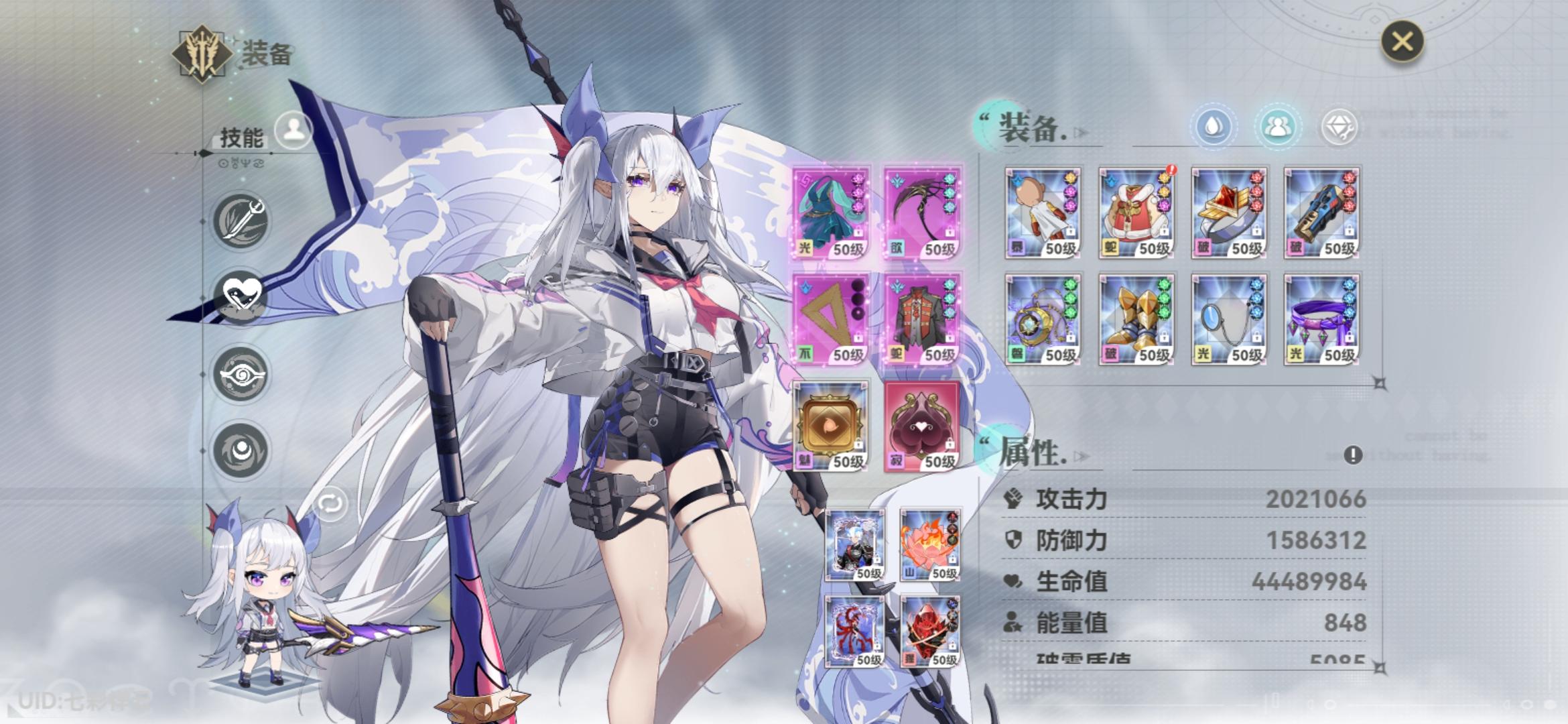This screenshot has width=1568, height=724.
Task: Select the wrench-and-leaf skill icon
Action: click(x=241, y=220)
